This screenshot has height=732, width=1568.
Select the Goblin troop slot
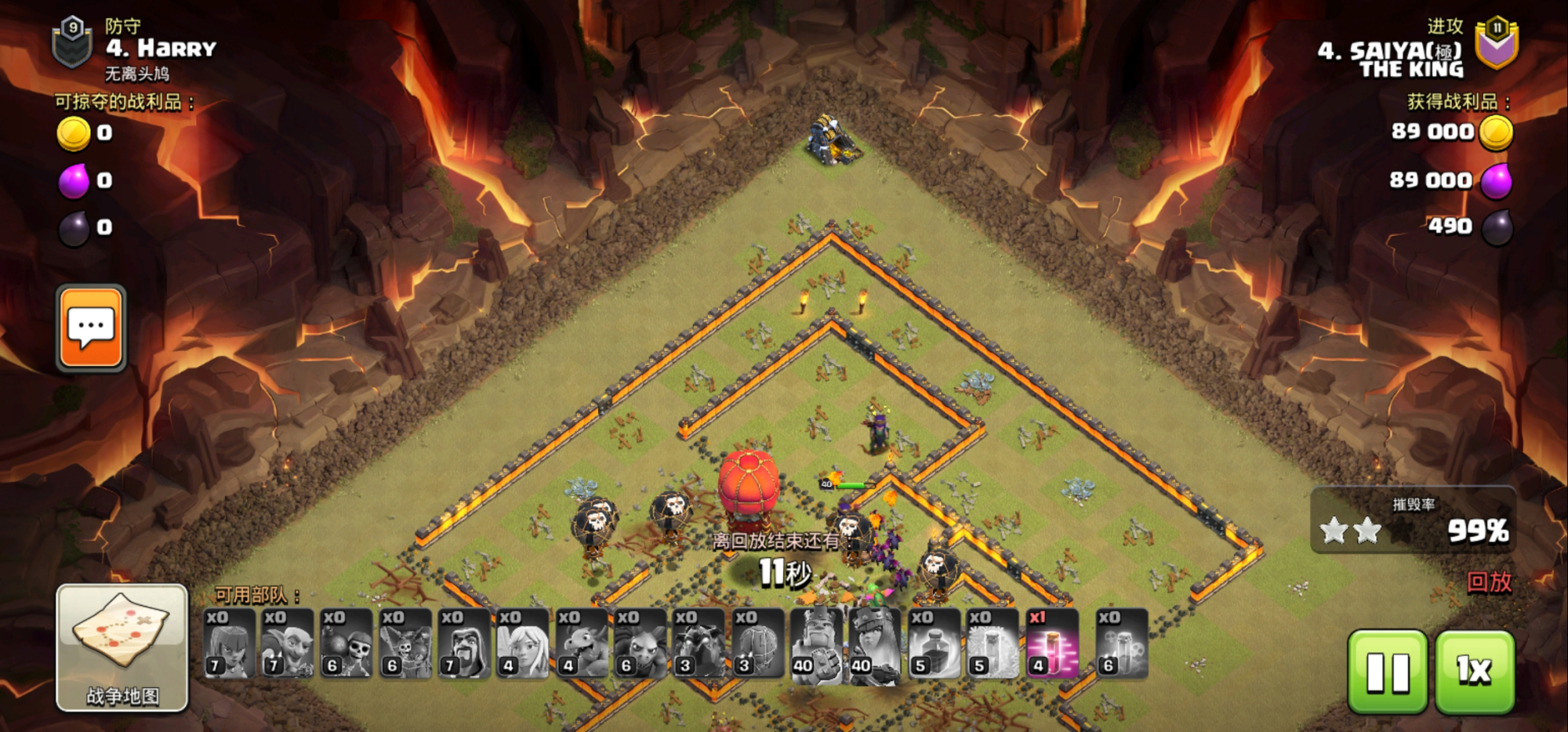coord(288,643)
